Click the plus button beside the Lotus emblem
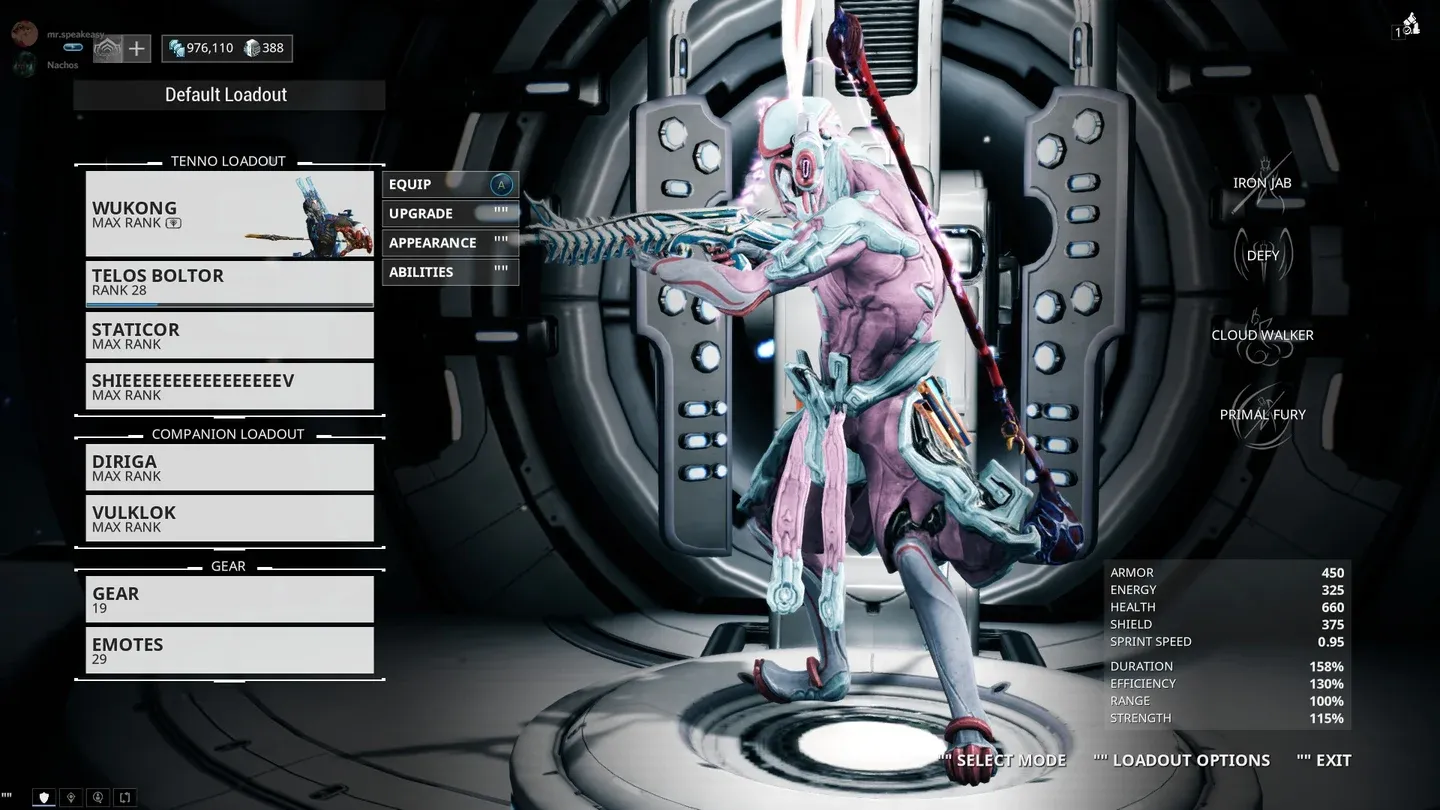 point(137,48)
